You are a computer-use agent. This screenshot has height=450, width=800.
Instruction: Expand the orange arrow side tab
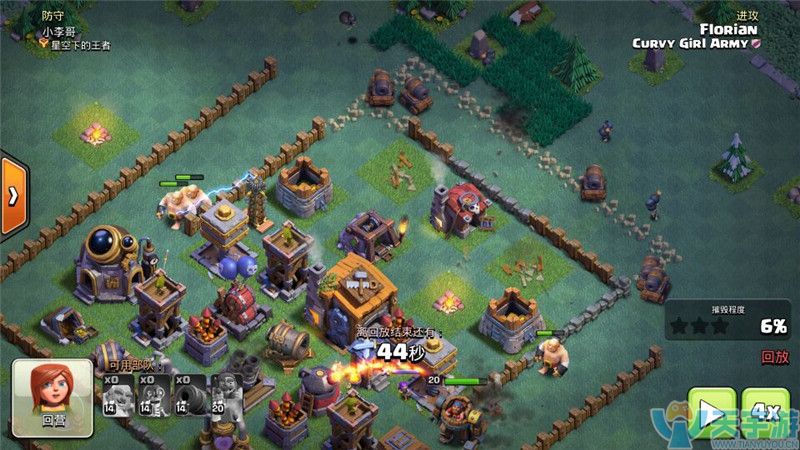coord(12,195)
